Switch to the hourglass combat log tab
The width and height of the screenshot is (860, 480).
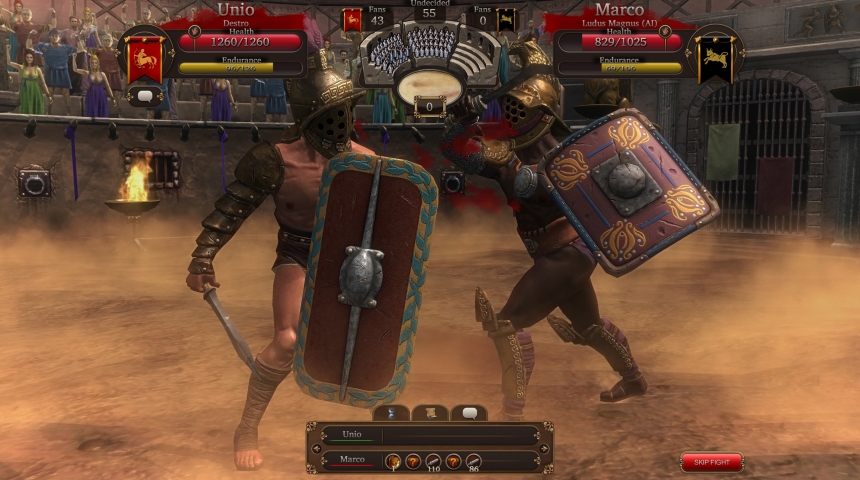[x=391, y=413]
